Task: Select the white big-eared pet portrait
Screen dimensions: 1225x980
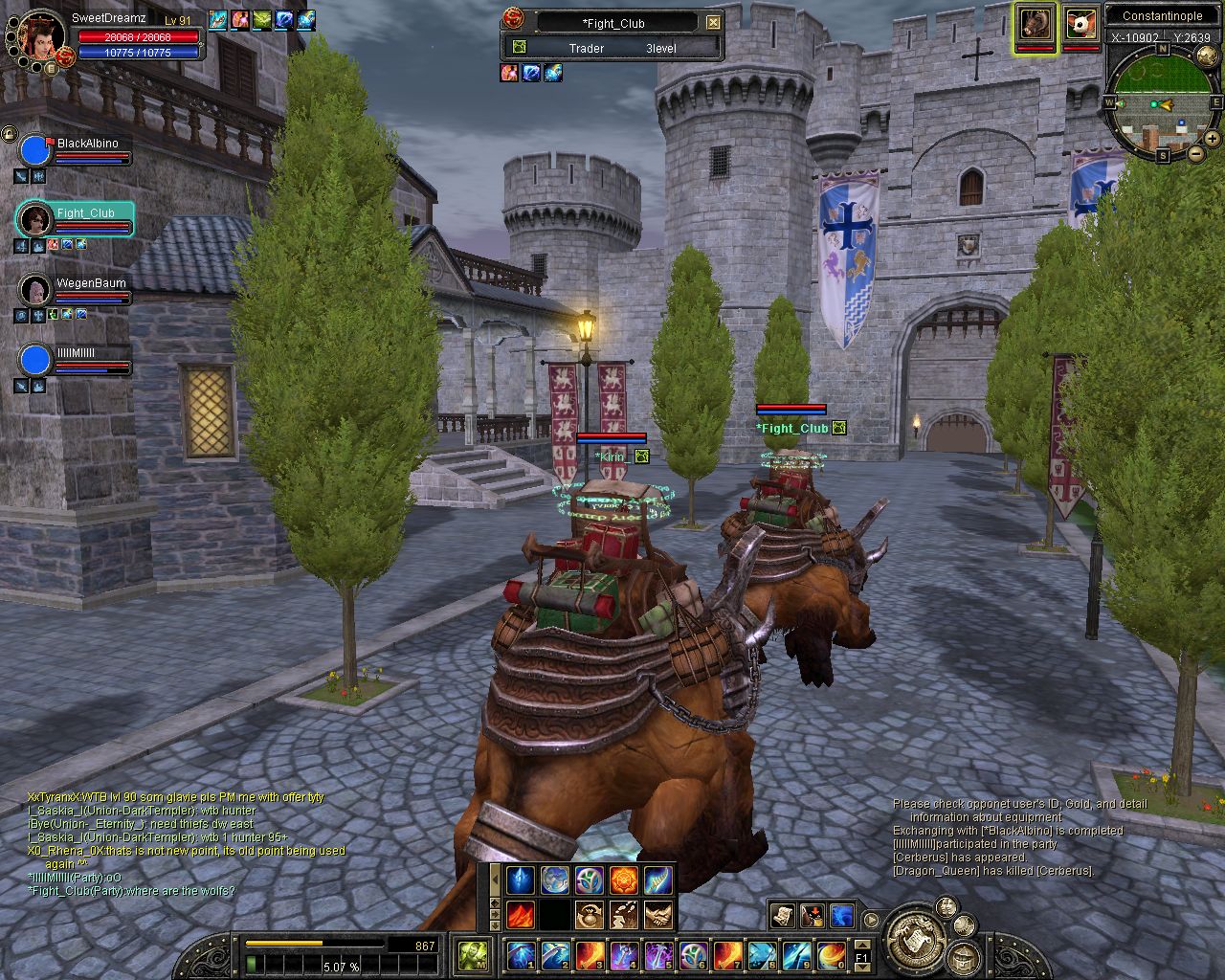Action: tap(1081, 23)
